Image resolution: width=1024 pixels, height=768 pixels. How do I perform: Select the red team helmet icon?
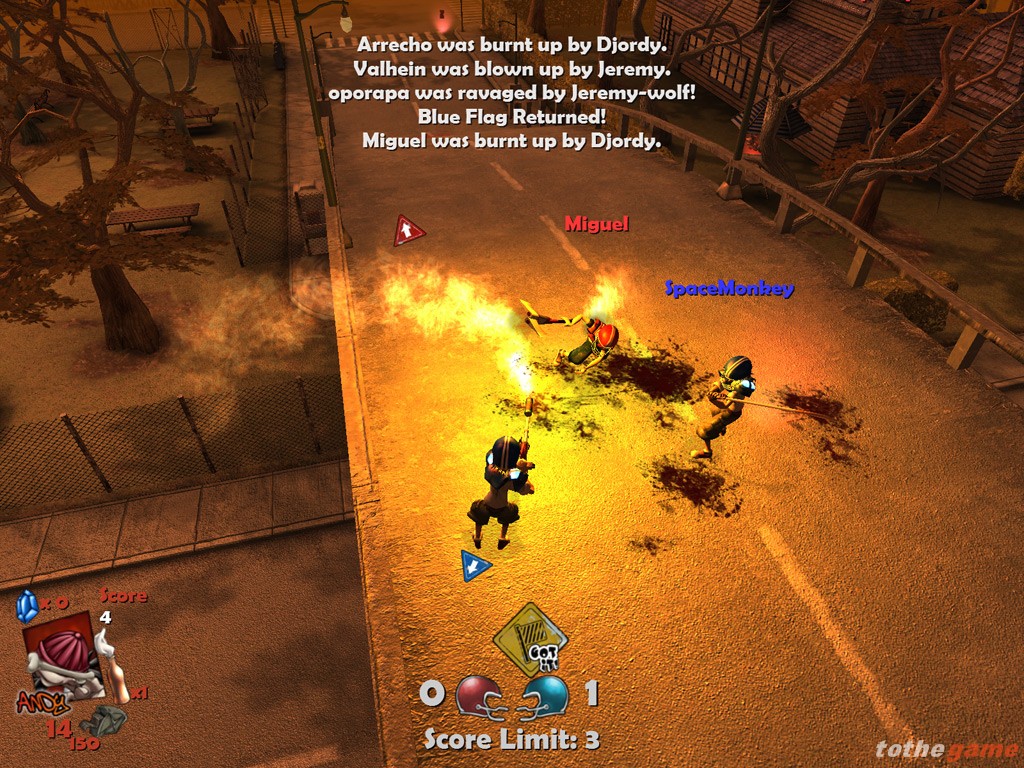pyautogui.click(x=477, y=694)
